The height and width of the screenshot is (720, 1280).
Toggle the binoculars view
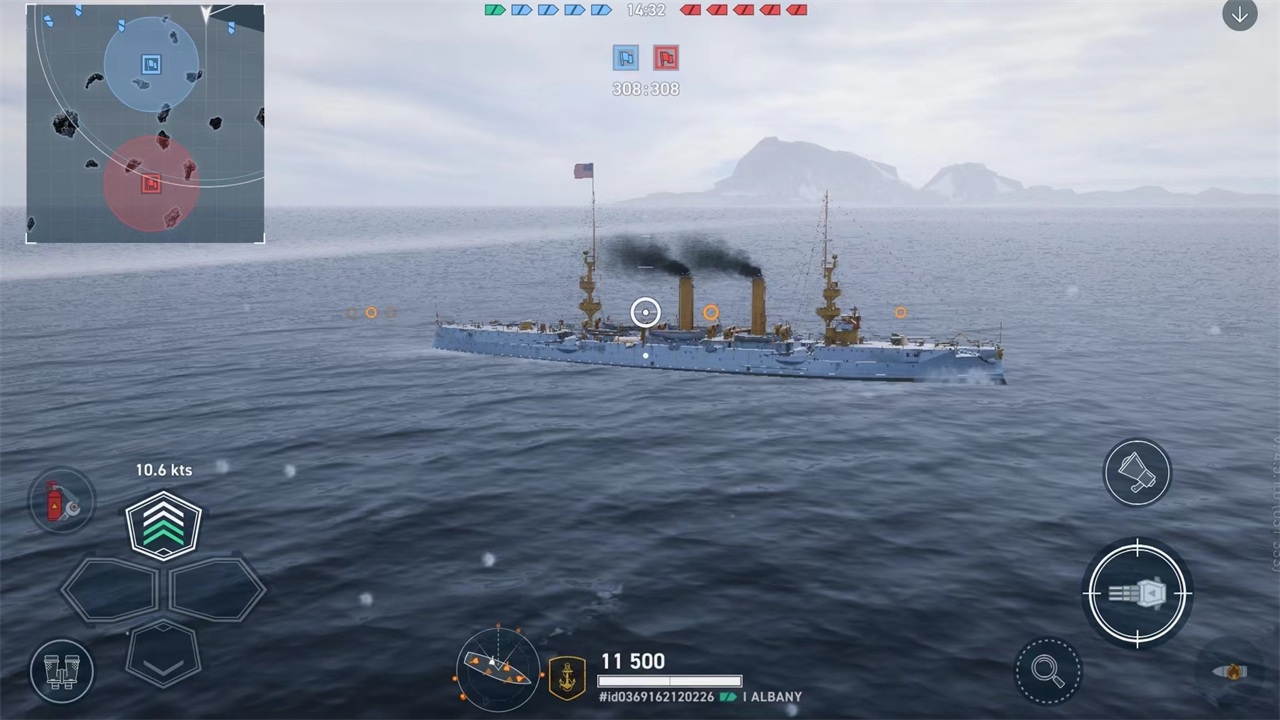[62, 670]
